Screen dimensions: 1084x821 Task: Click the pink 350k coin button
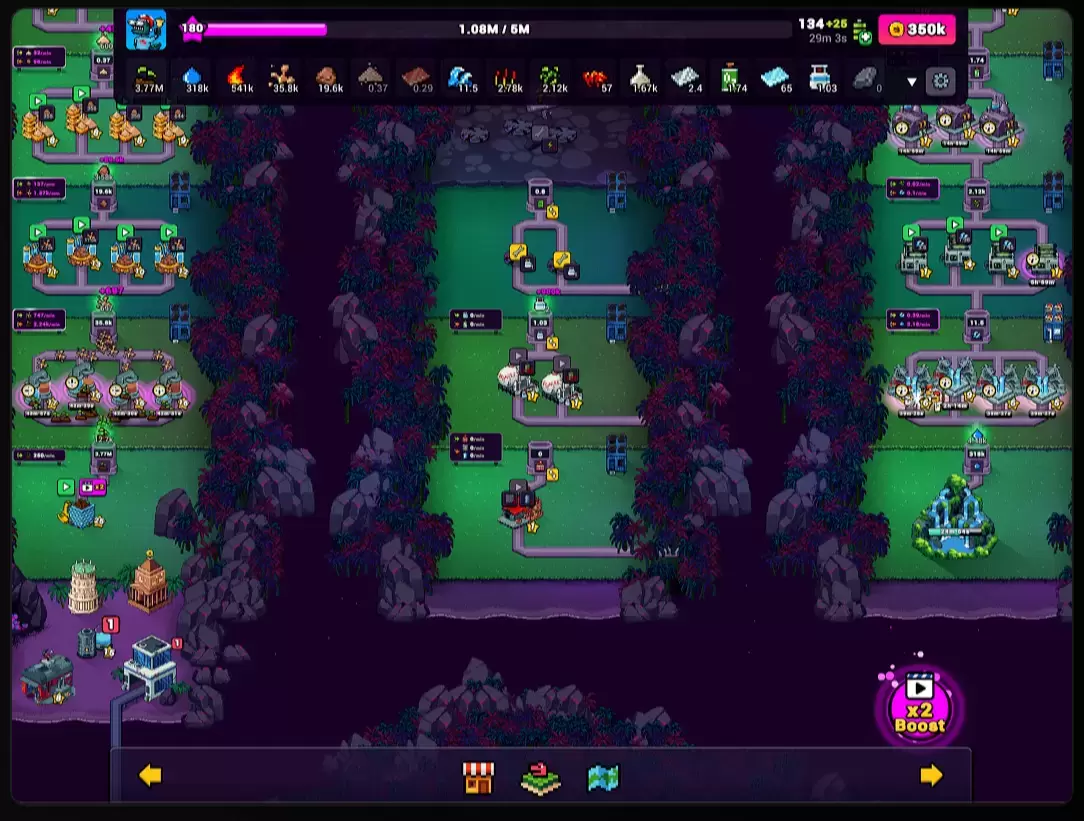click(x=916, y=30)
